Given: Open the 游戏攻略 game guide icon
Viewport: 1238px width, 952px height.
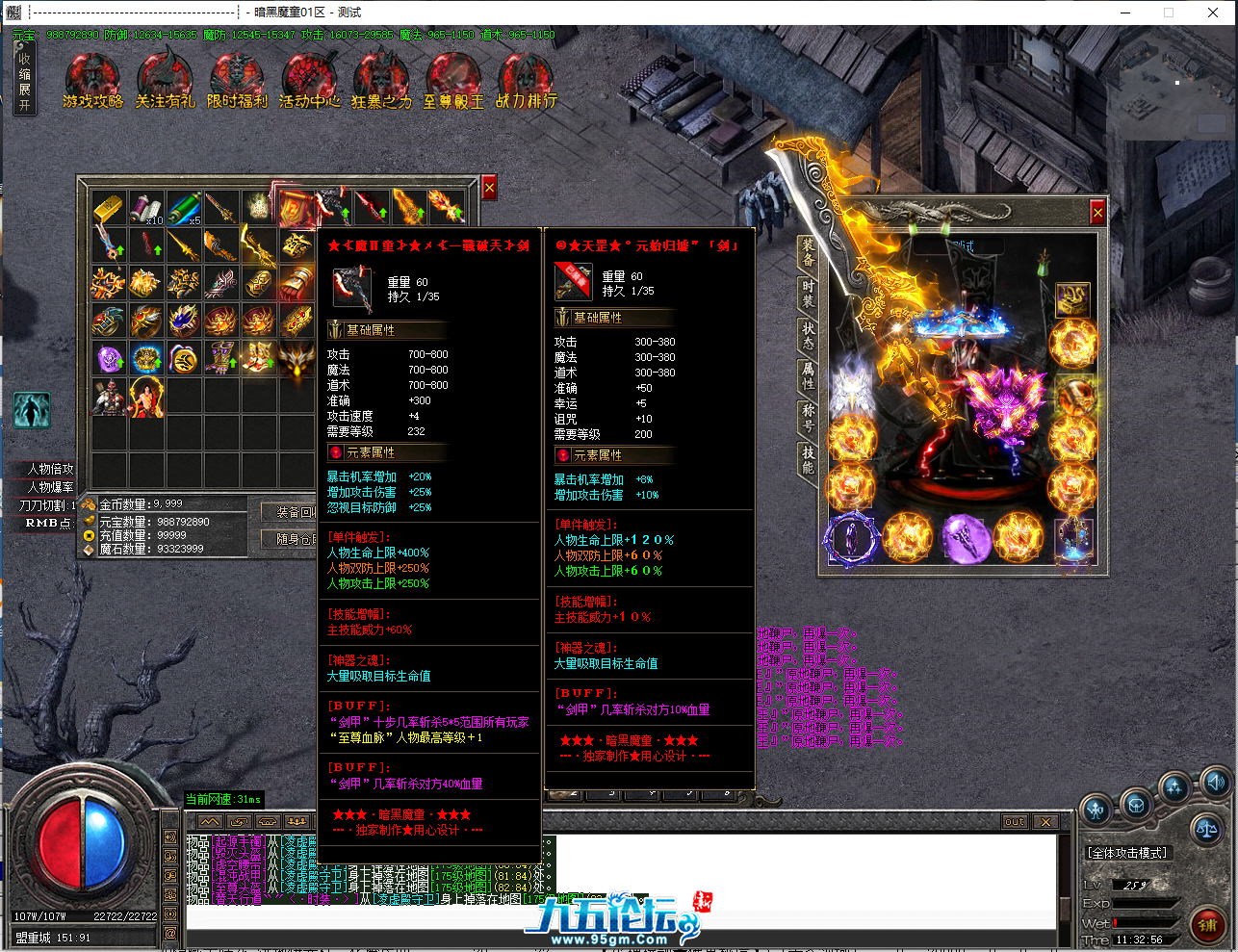Looking at the screenshot, I should point(92,81).
